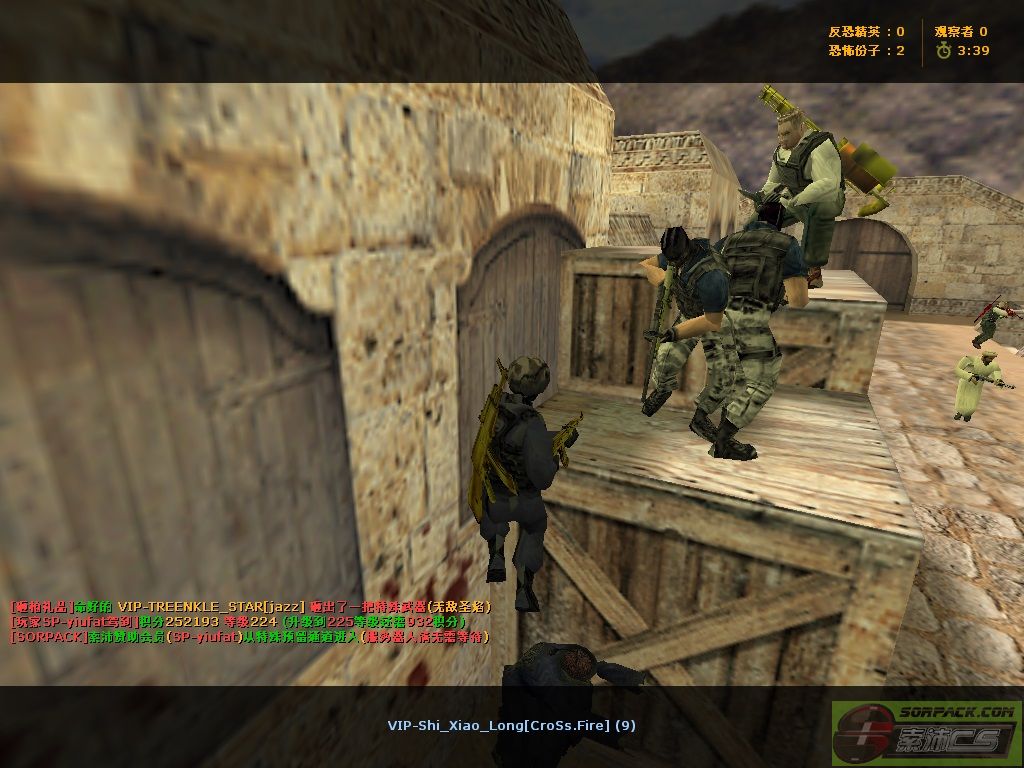Click the [SORPACK] chat announcement line
Screen dimensions: 1024x768
point(249,636)
